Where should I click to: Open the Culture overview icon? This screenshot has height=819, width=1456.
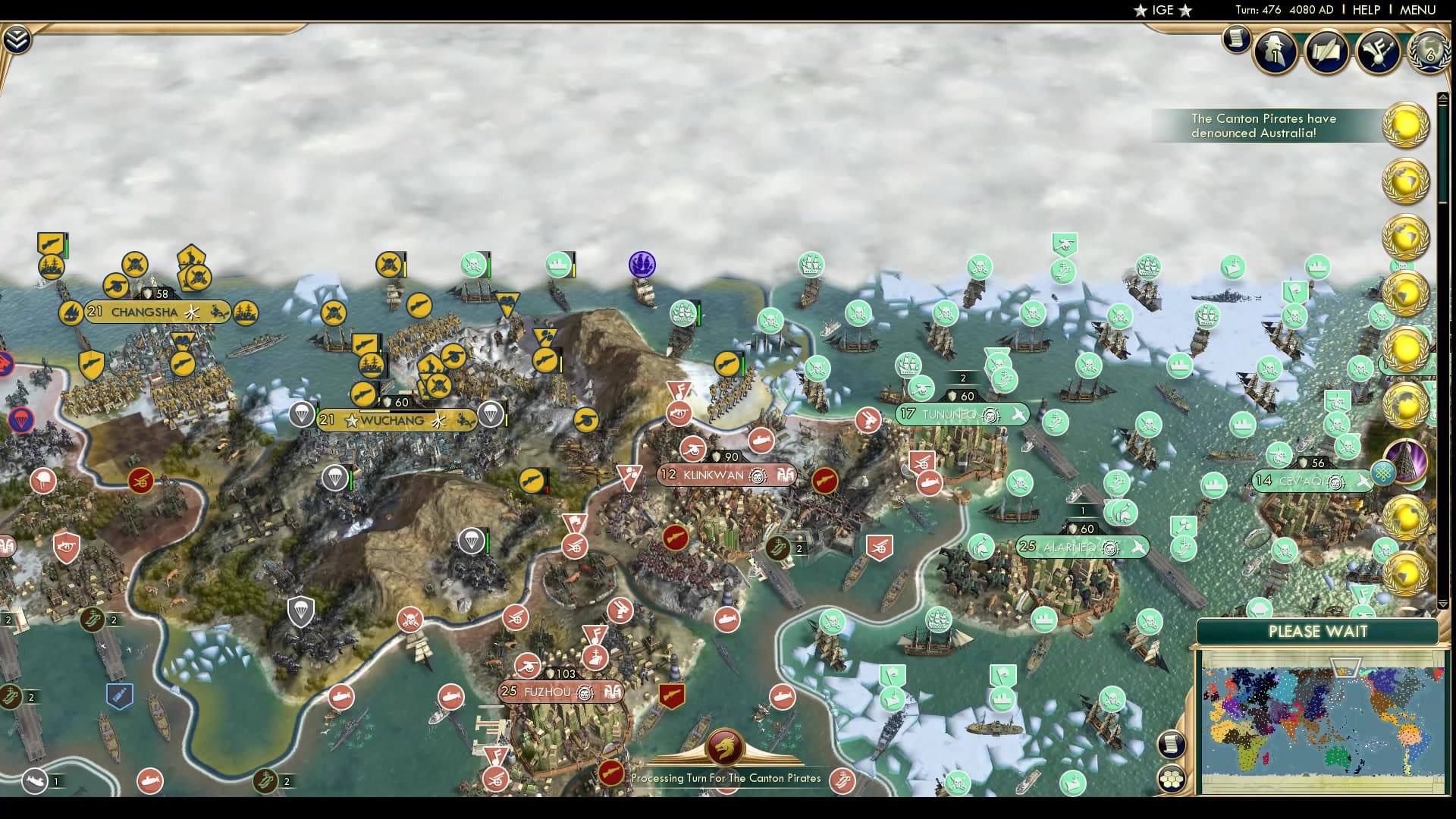[x=1380, y=52]
